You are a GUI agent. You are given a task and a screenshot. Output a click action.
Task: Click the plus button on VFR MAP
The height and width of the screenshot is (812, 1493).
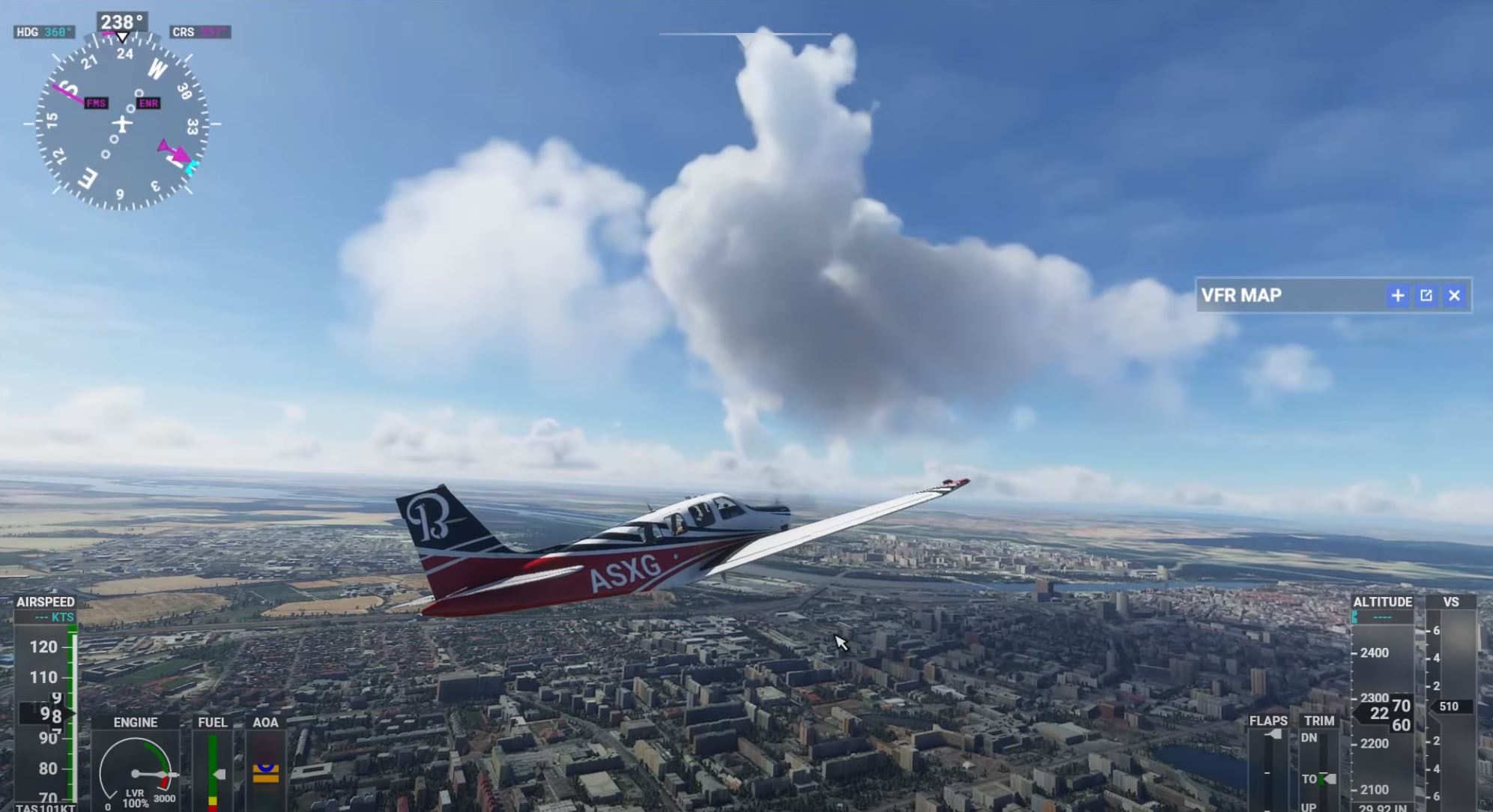1398,295
